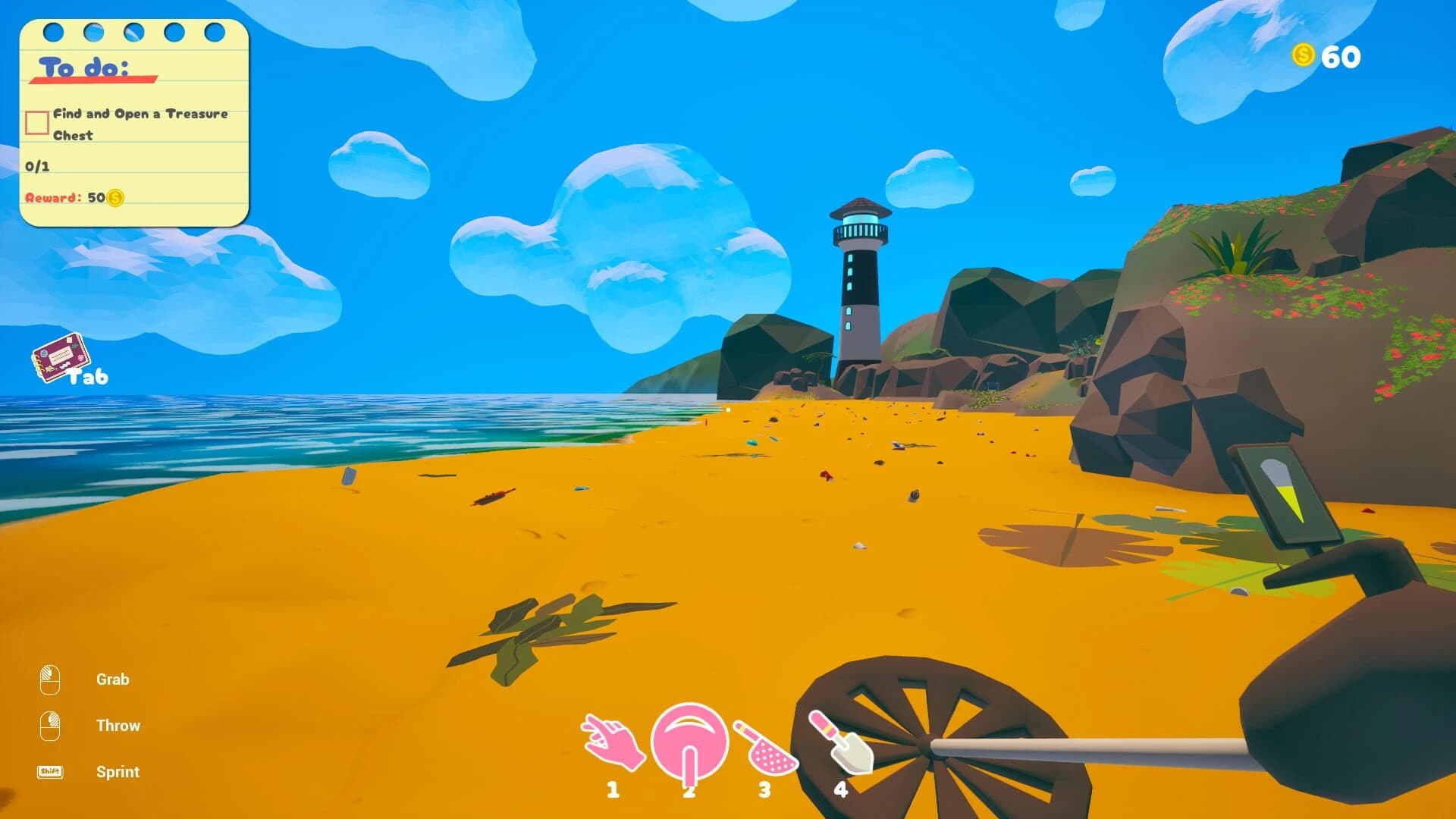This screenshot has height=819, width=1456.
Task: Click the passport booklet icon near the Tab prompt
Action: click(x=61, y=356)
